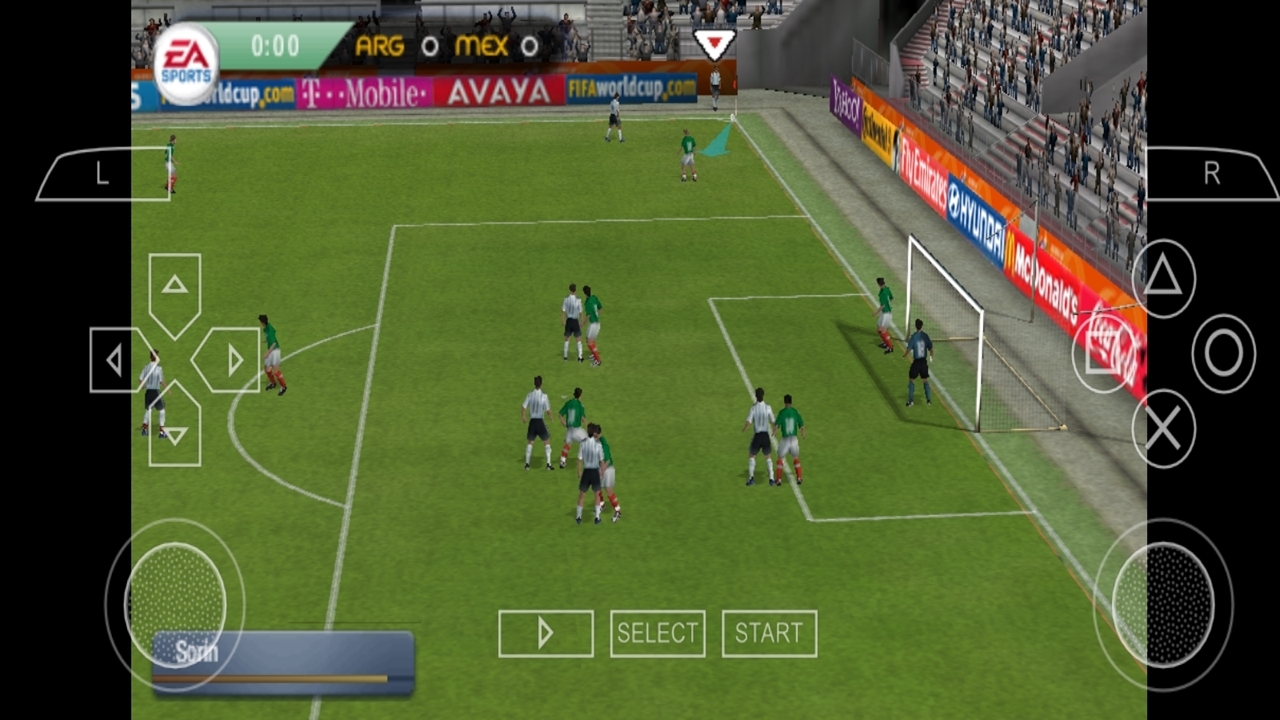Tap the circle face button
This screenshot has width=1280, height=720.
[1223, 353]
